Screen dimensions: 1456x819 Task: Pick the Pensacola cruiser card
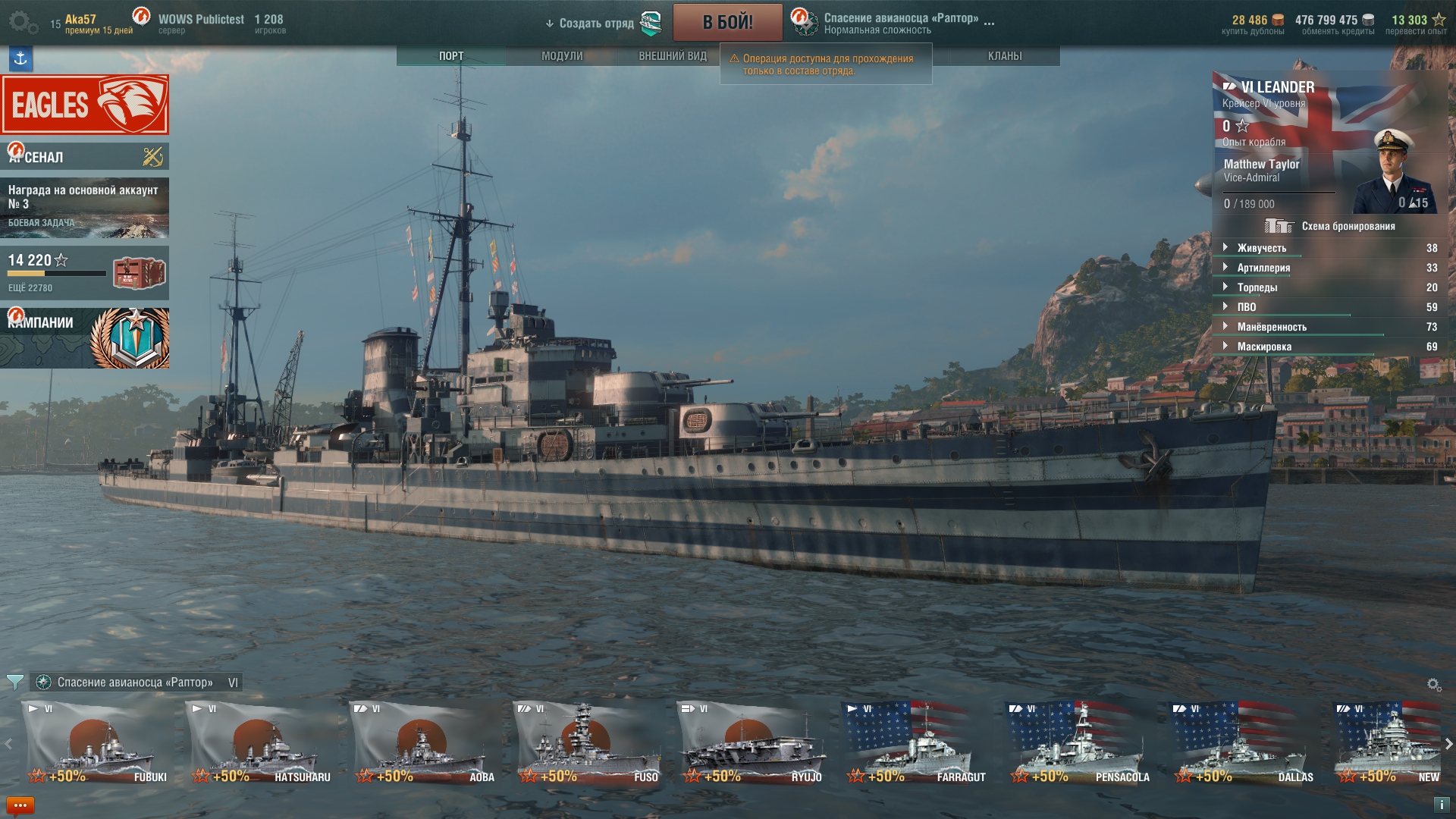(1080, 743)
